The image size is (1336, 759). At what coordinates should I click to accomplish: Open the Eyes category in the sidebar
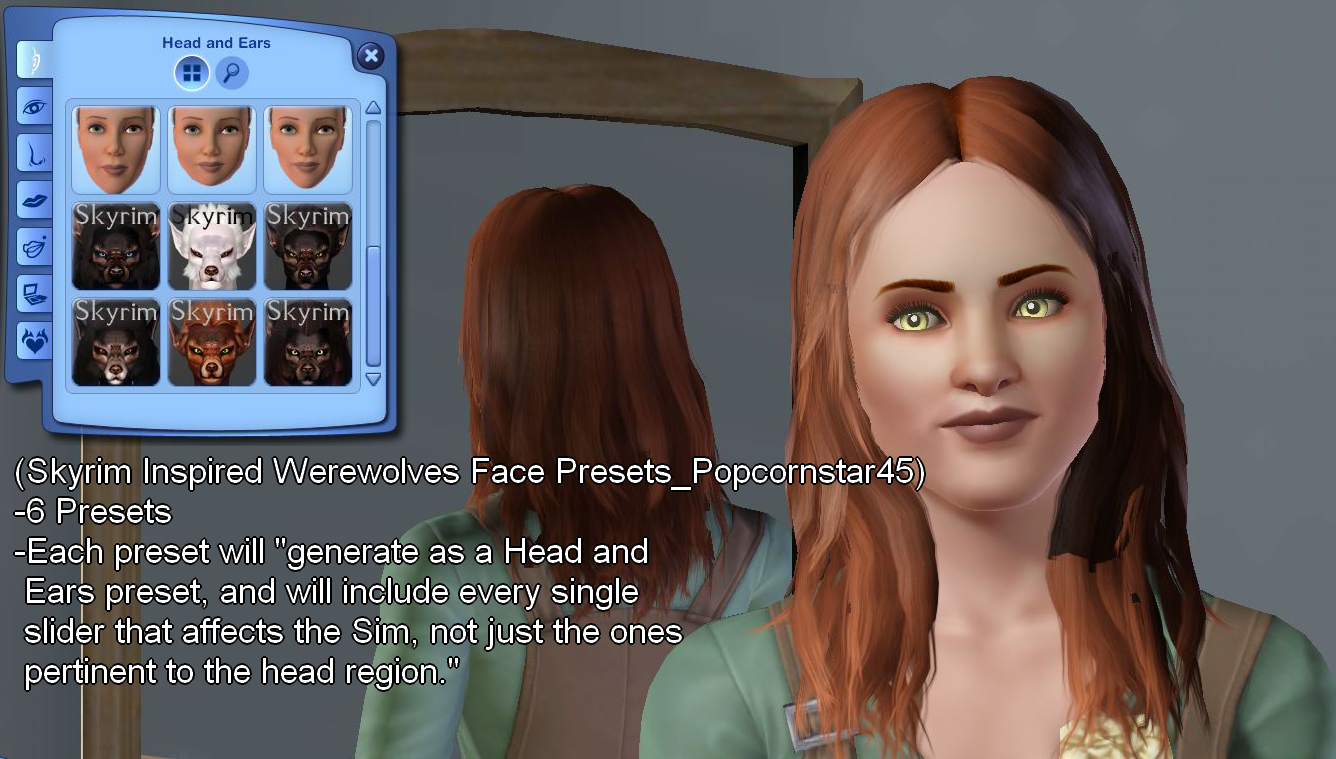35,106
